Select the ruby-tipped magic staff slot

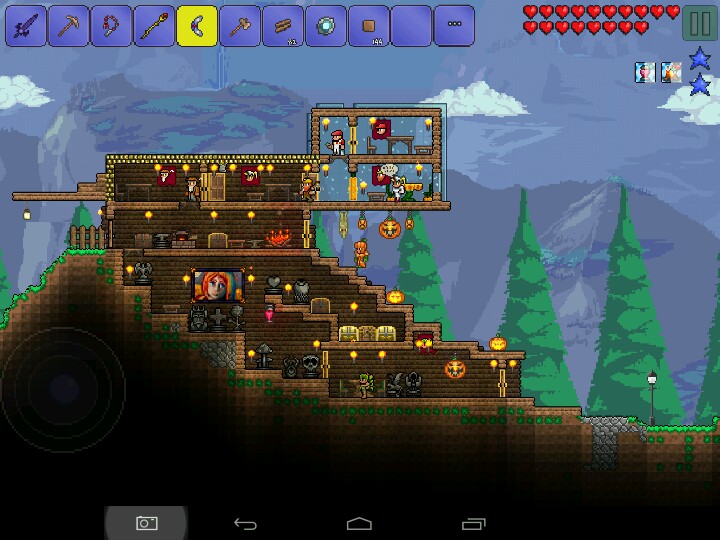[155, 26]
